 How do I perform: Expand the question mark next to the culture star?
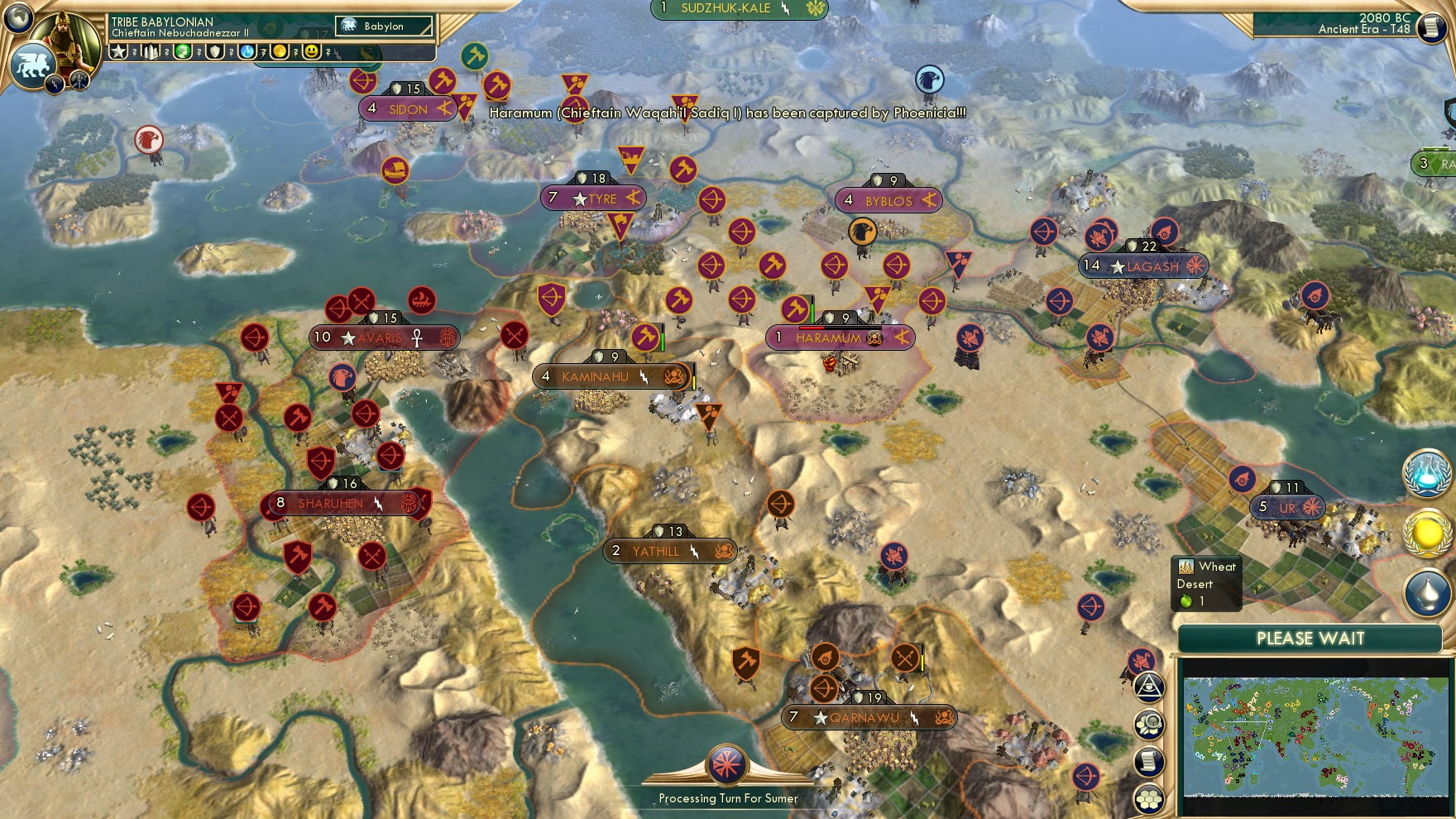pos(134,53)
